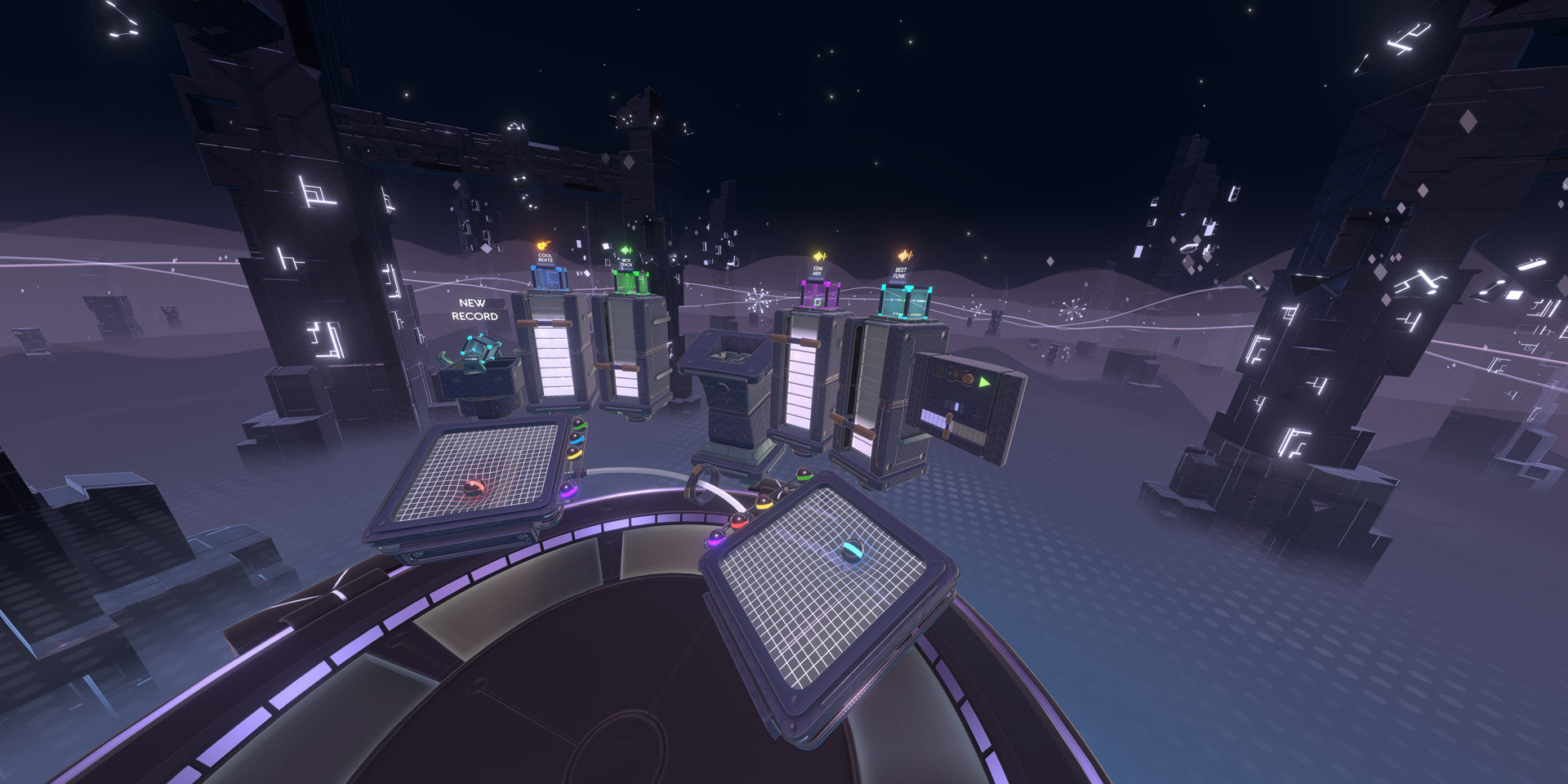
Task: Load the teal Best Funk cube
Action: [904, 301]
